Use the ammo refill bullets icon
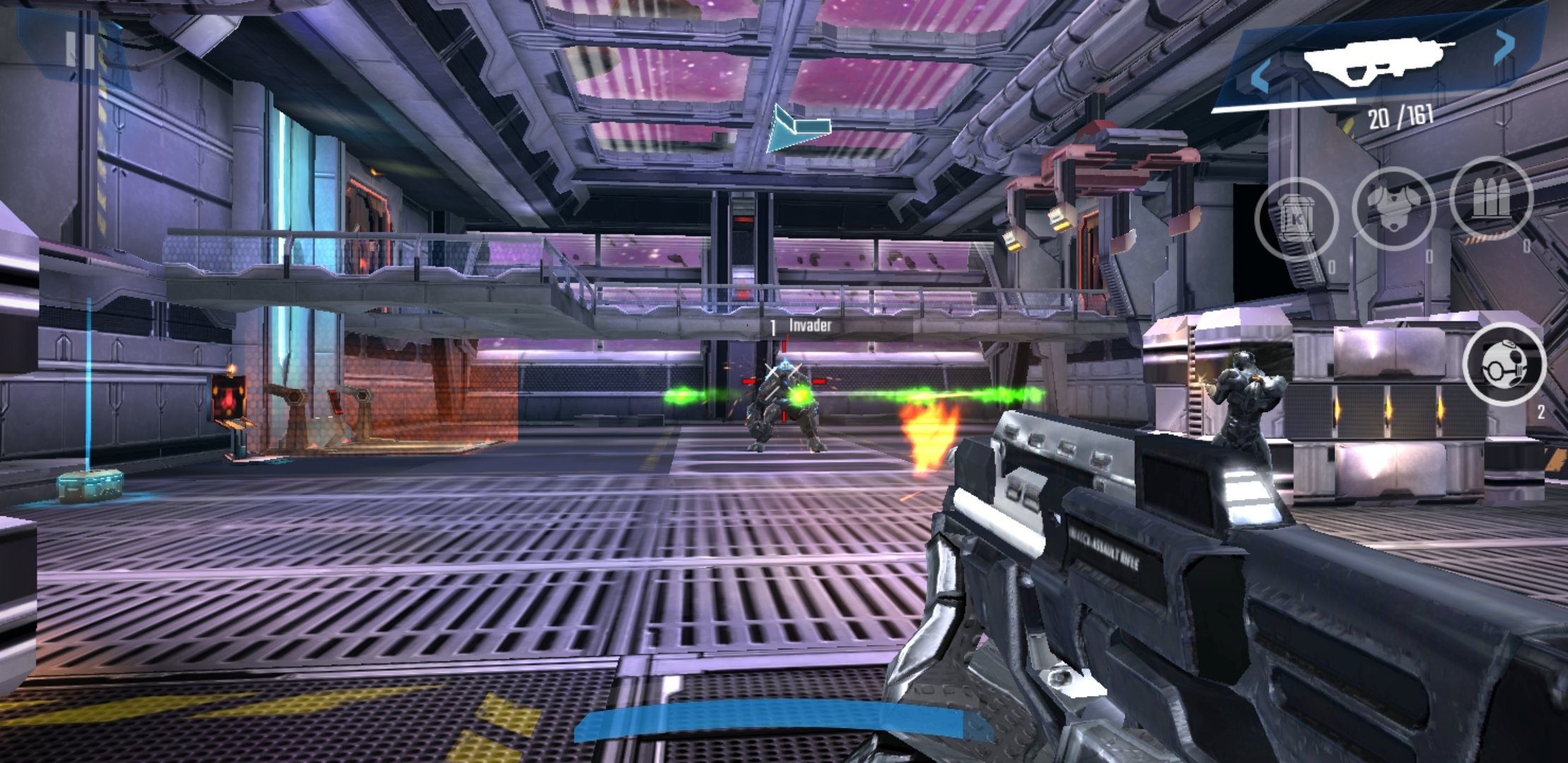Viewport: 1568px width, 763px height. 1490,199
